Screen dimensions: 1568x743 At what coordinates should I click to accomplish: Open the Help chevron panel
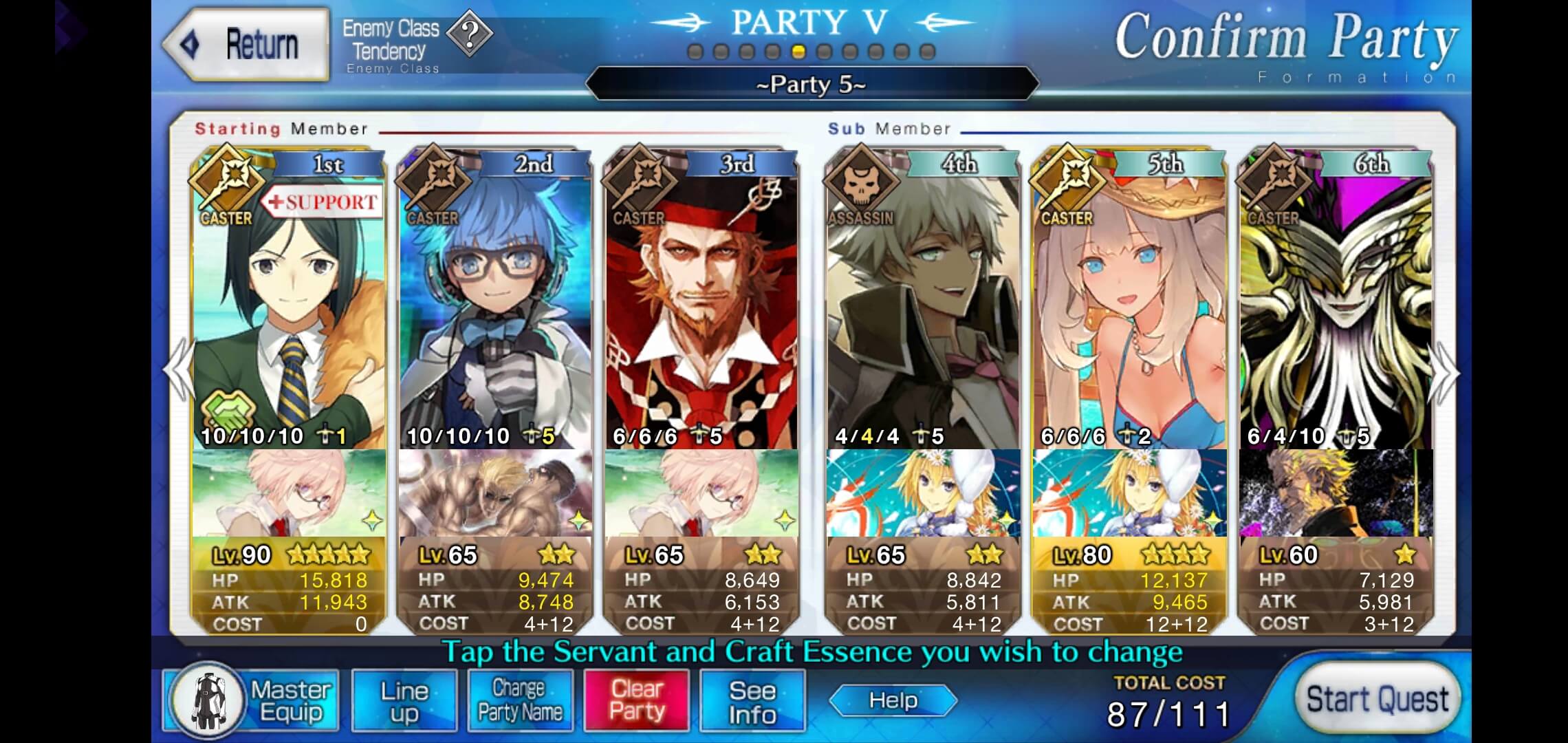coord(893,700)
